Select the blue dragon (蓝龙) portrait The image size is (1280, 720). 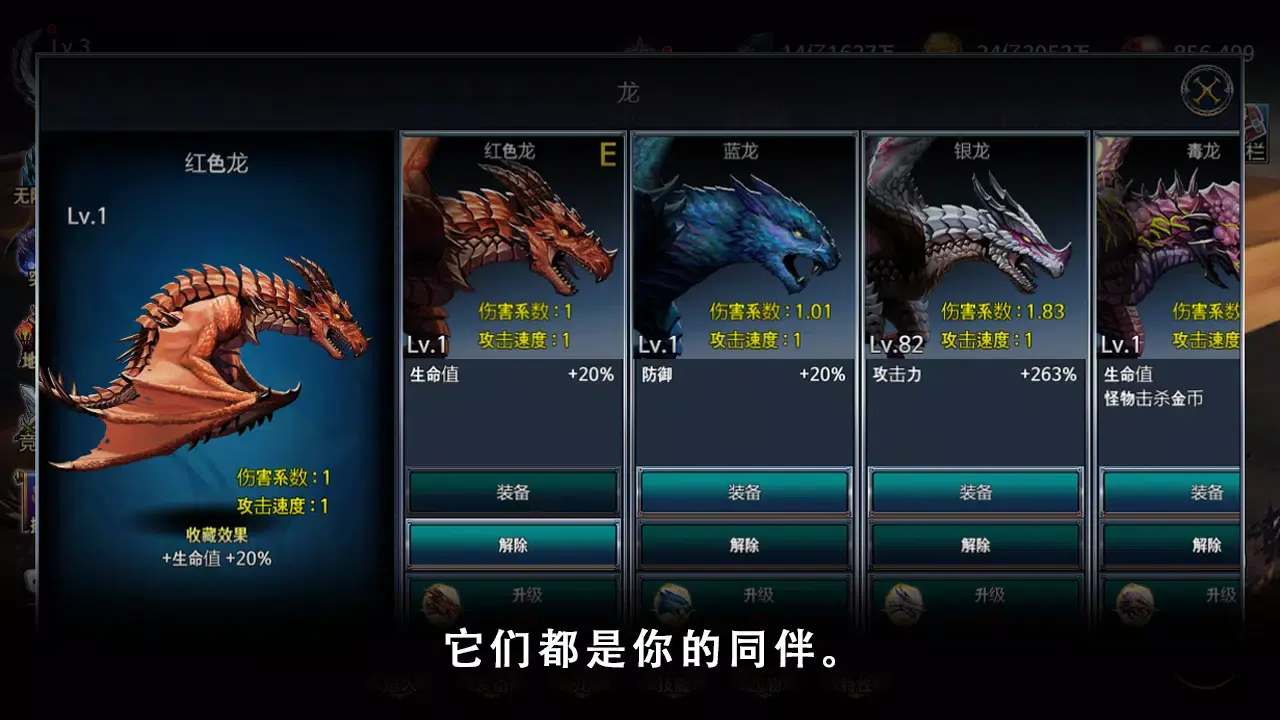click(x=744, y=240)
